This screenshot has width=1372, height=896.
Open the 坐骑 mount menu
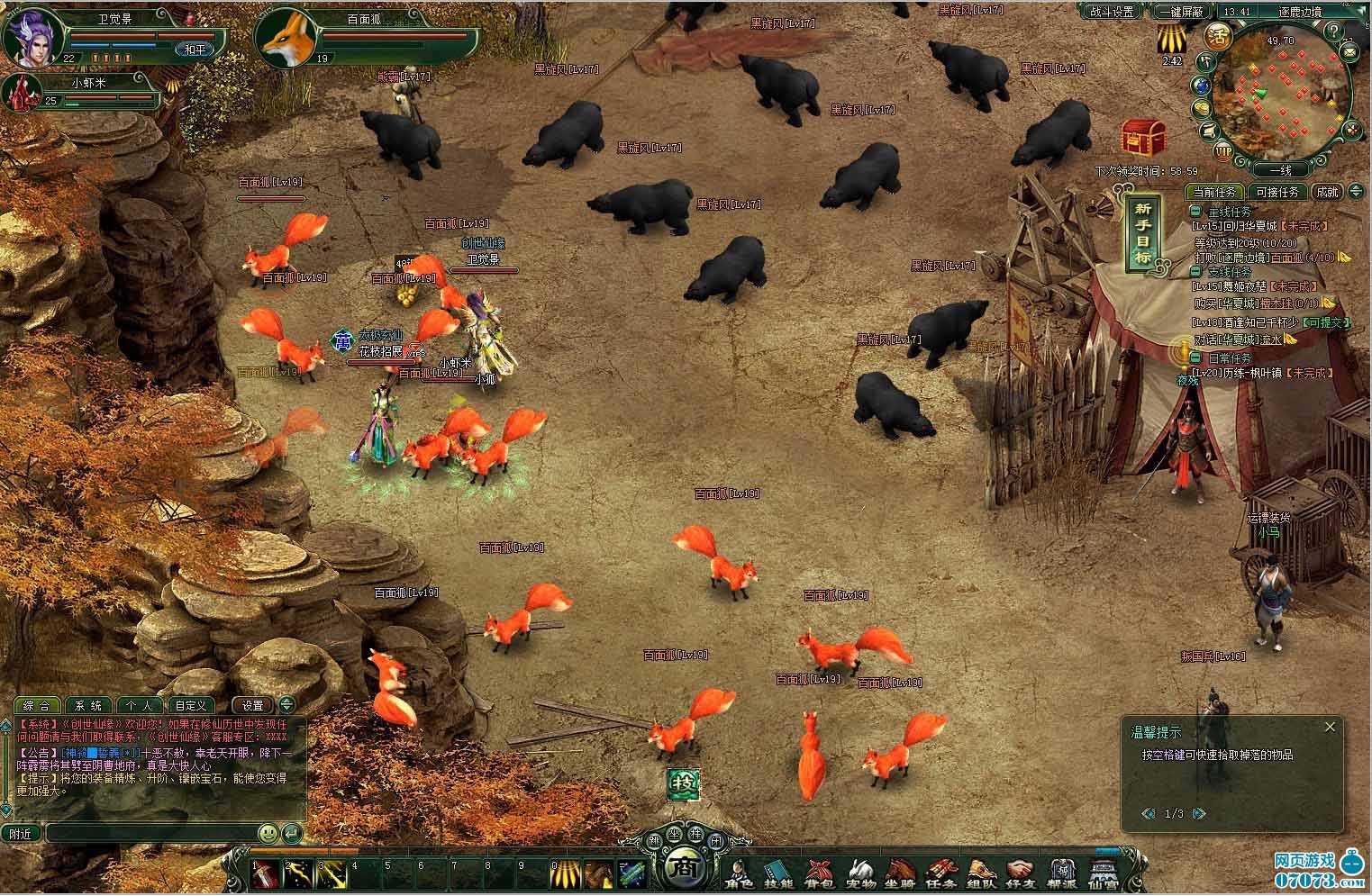click(900, 873)
